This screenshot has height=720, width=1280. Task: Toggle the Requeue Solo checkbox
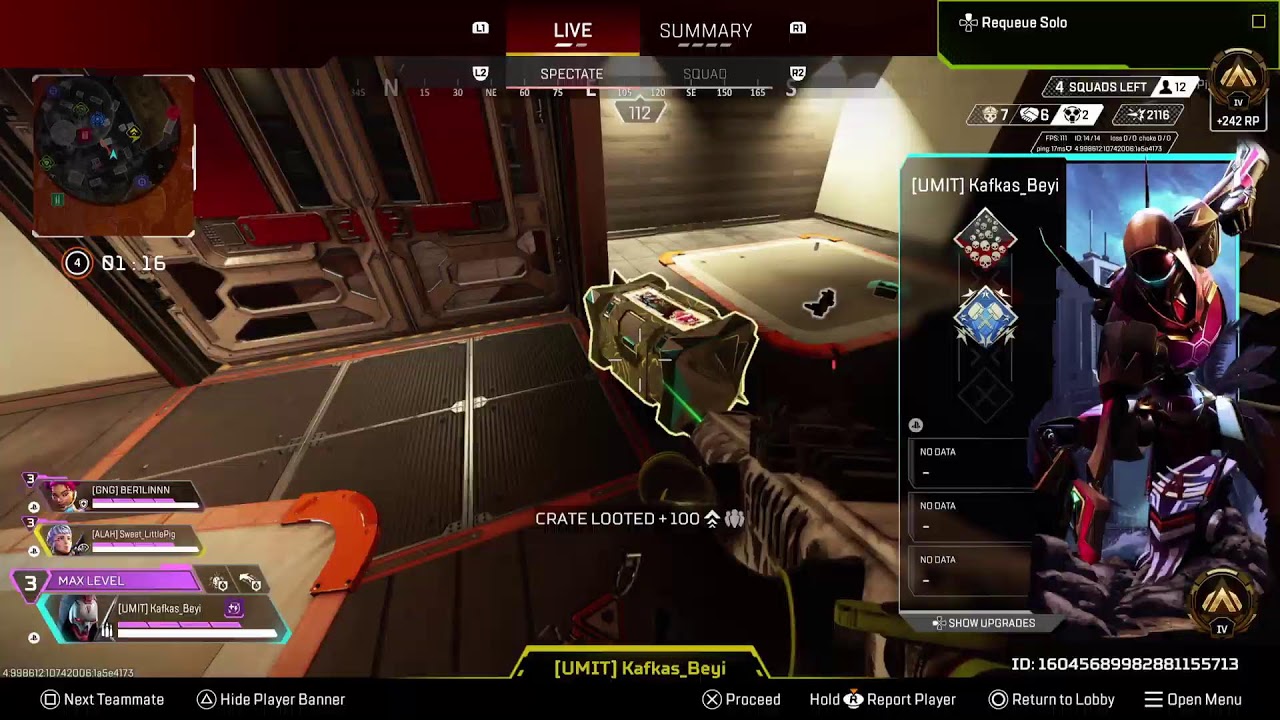click(1258, 22)
